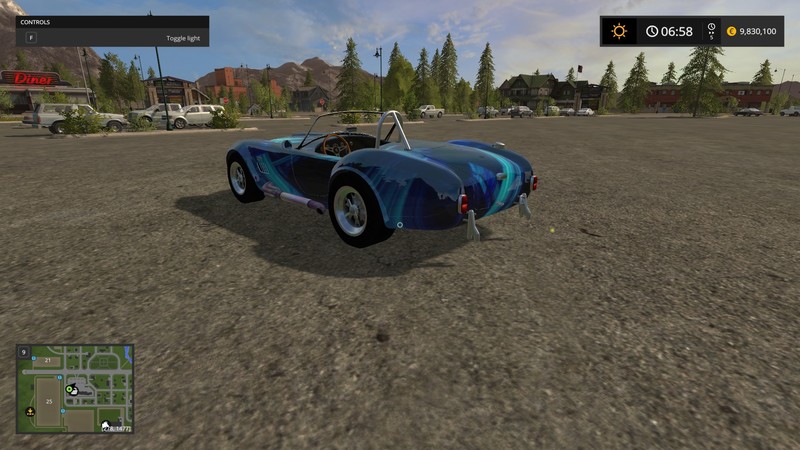Select the time scale fast-forward icon
800x450 pixels.
pyautogui.click(x=711, y=31)
